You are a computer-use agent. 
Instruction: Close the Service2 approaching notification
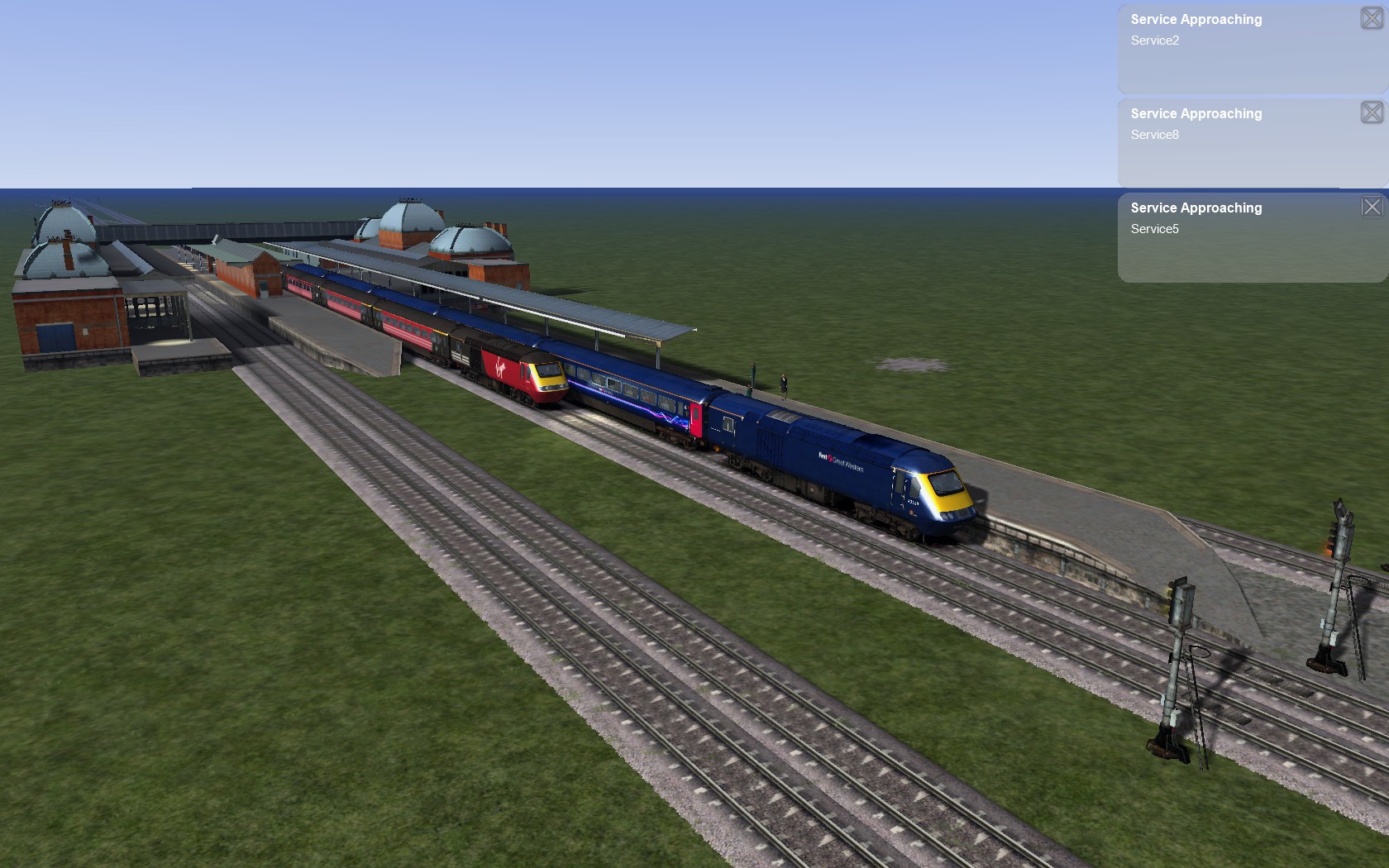[x=1371, y=18]
